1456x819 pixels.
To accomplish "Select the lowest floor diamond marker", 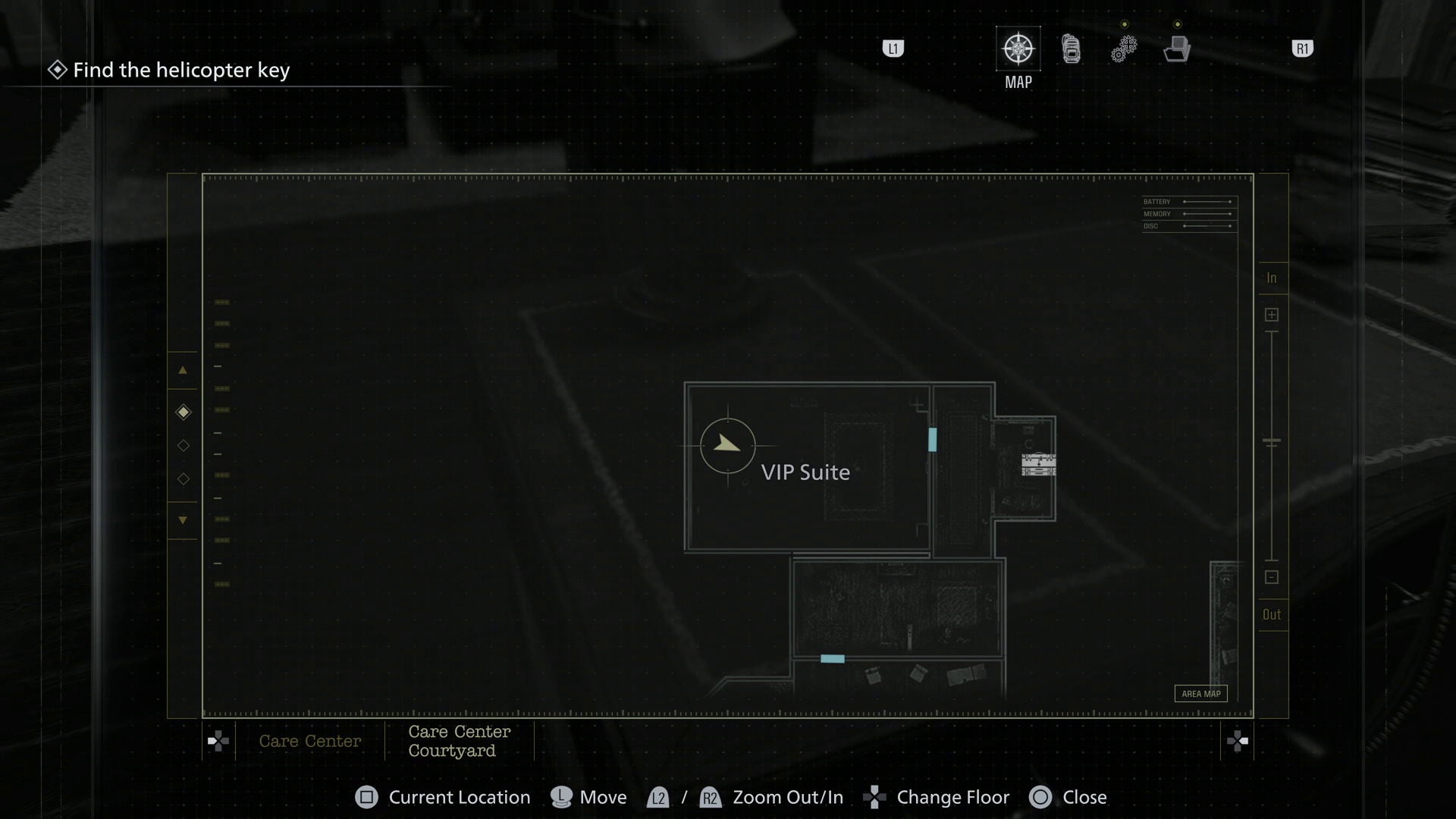I will click(183, 479).
